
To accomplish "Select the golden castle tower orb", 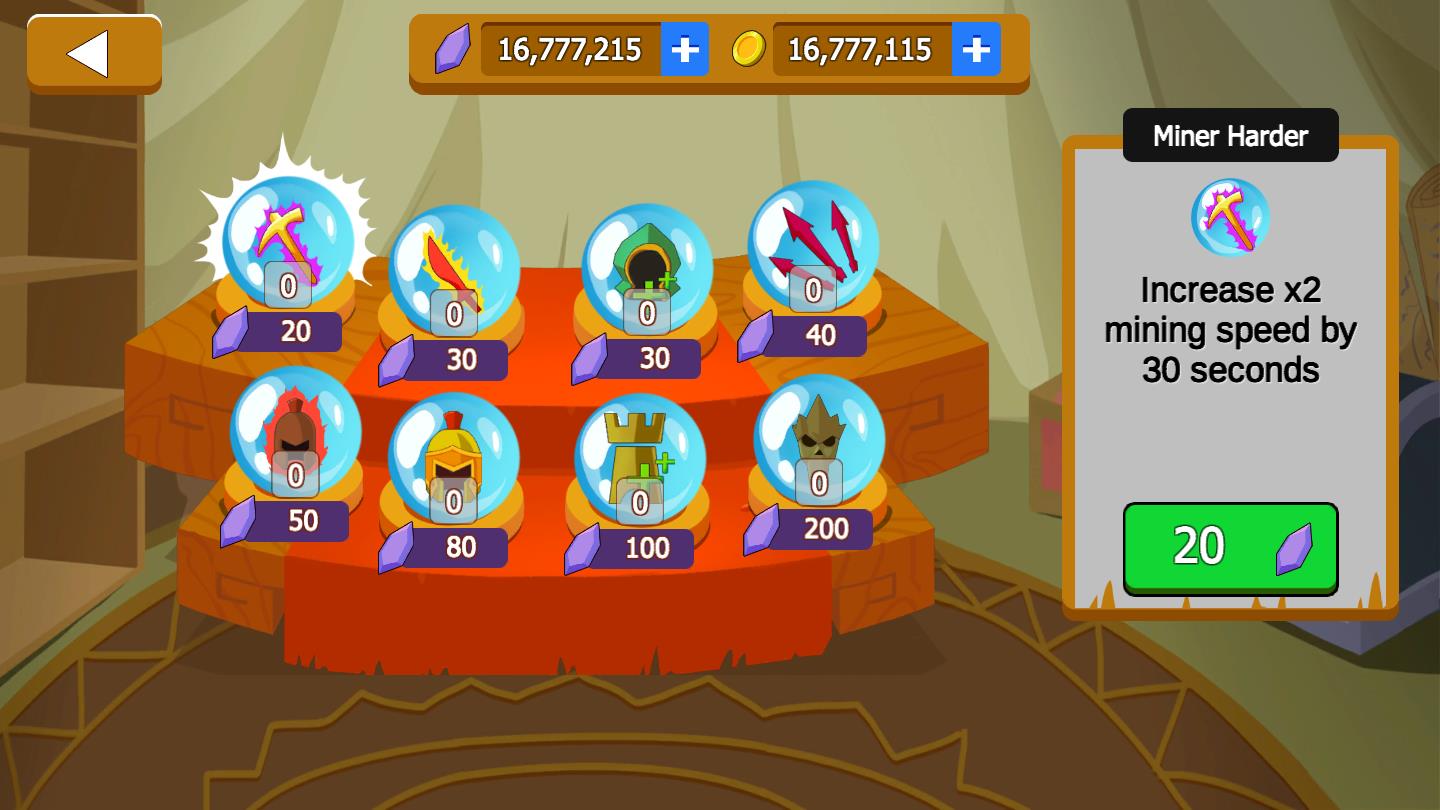I will click(640, 457).
